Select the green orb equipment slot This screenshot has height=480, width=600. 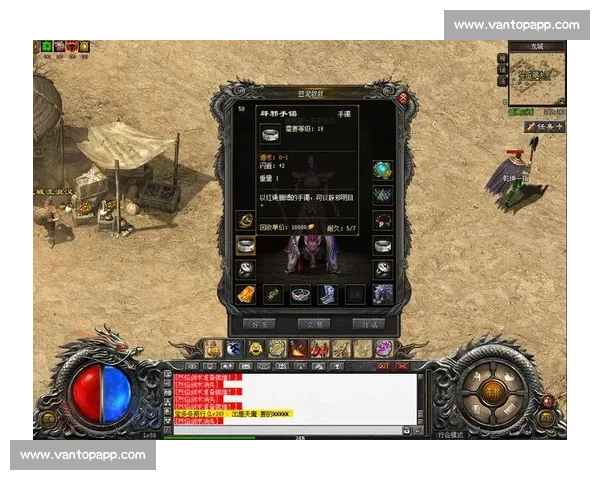tap(383, 170)
